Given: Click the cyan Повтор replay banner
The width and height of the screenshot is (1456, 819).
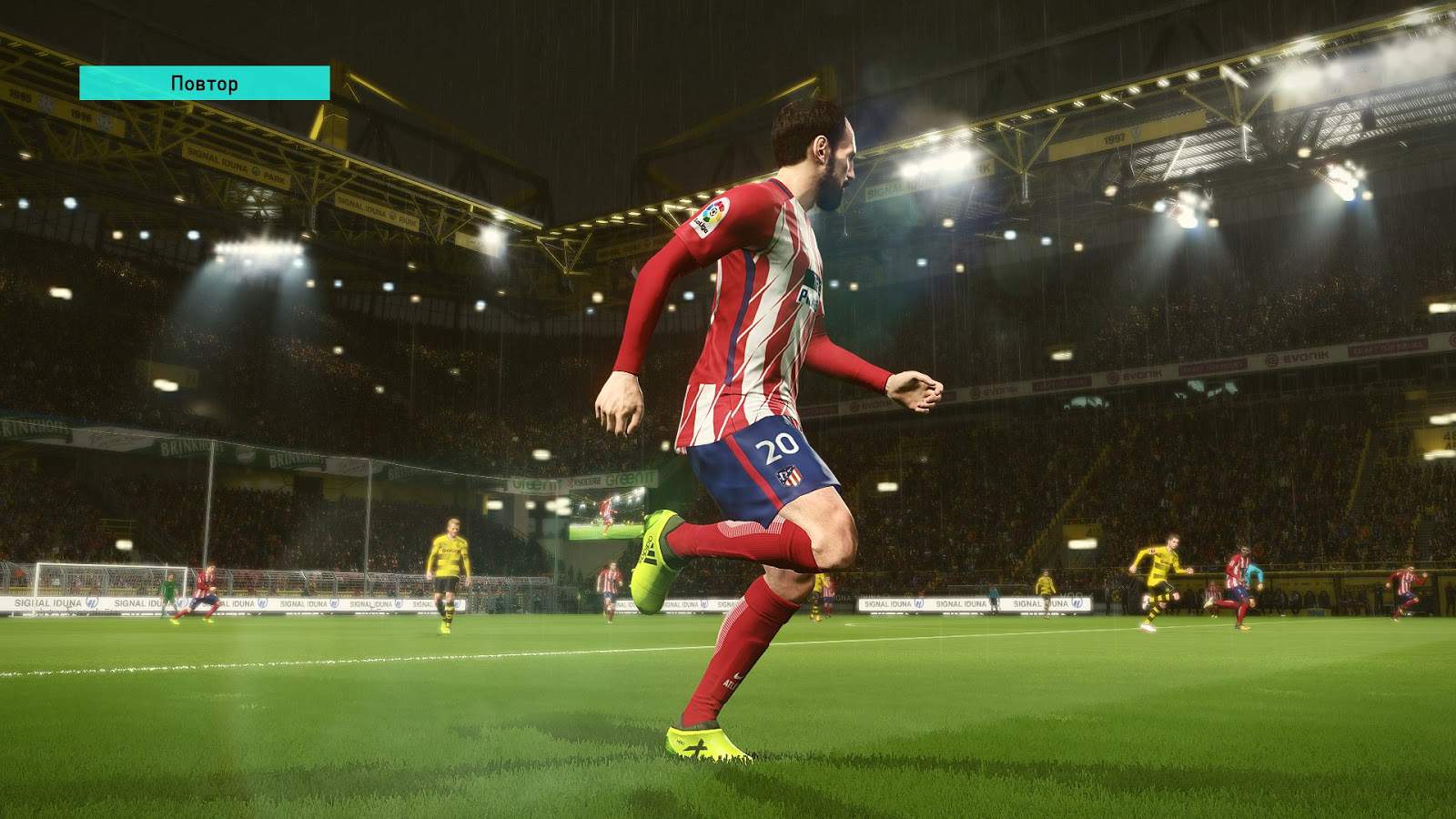Looking at the screenshot, I should click(x=204, y=83).
